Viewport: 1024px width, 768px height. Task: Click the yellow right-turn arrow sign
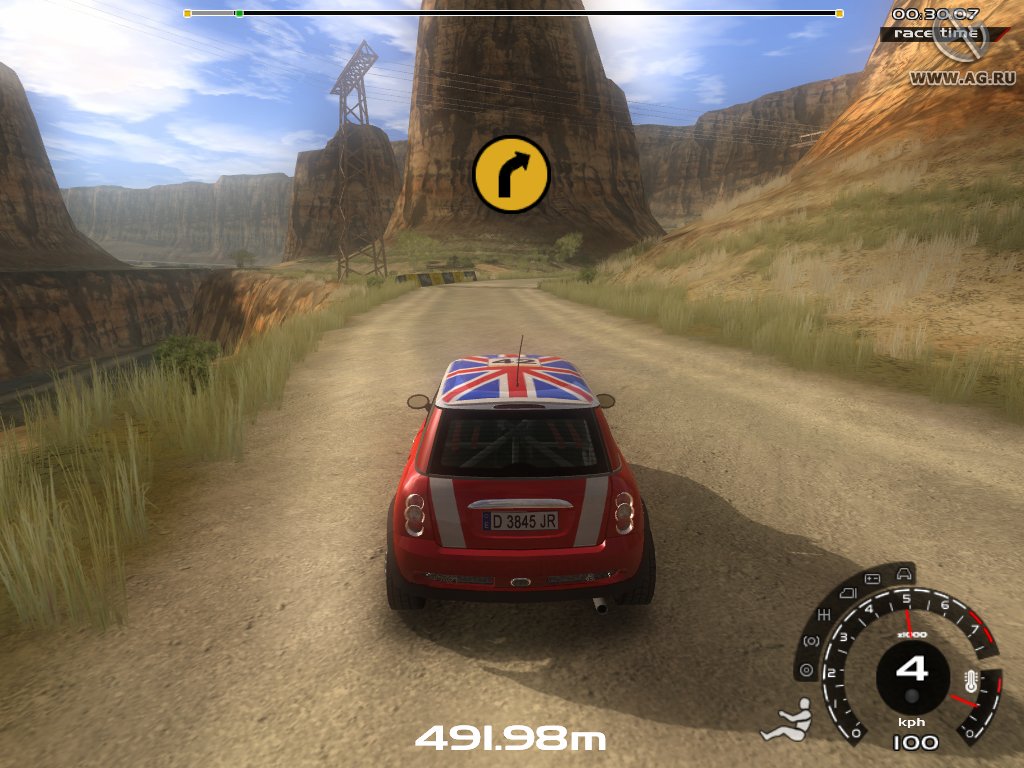[x=511, y=175]
